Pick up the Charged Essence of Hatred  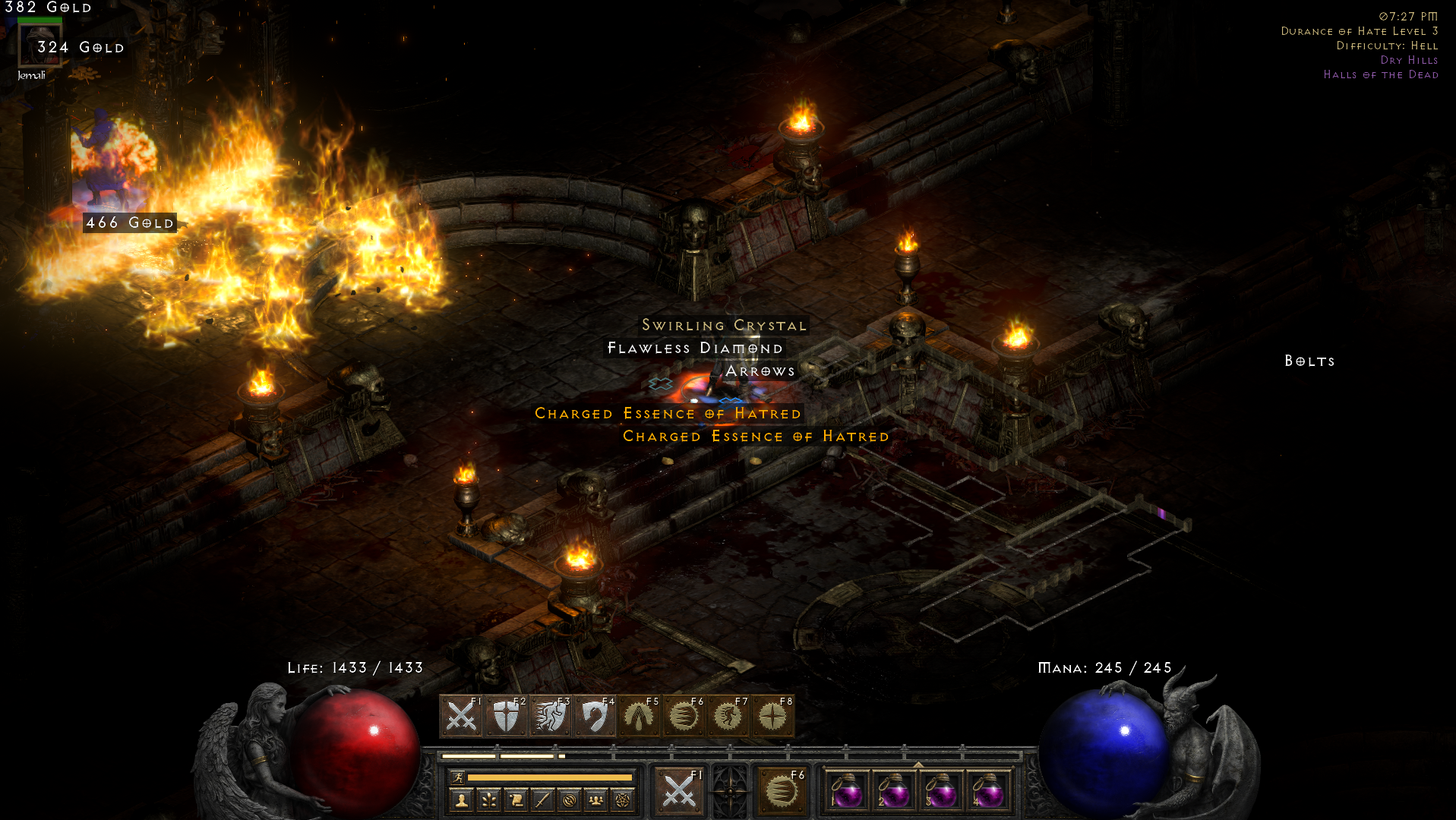tap(668, 414)
